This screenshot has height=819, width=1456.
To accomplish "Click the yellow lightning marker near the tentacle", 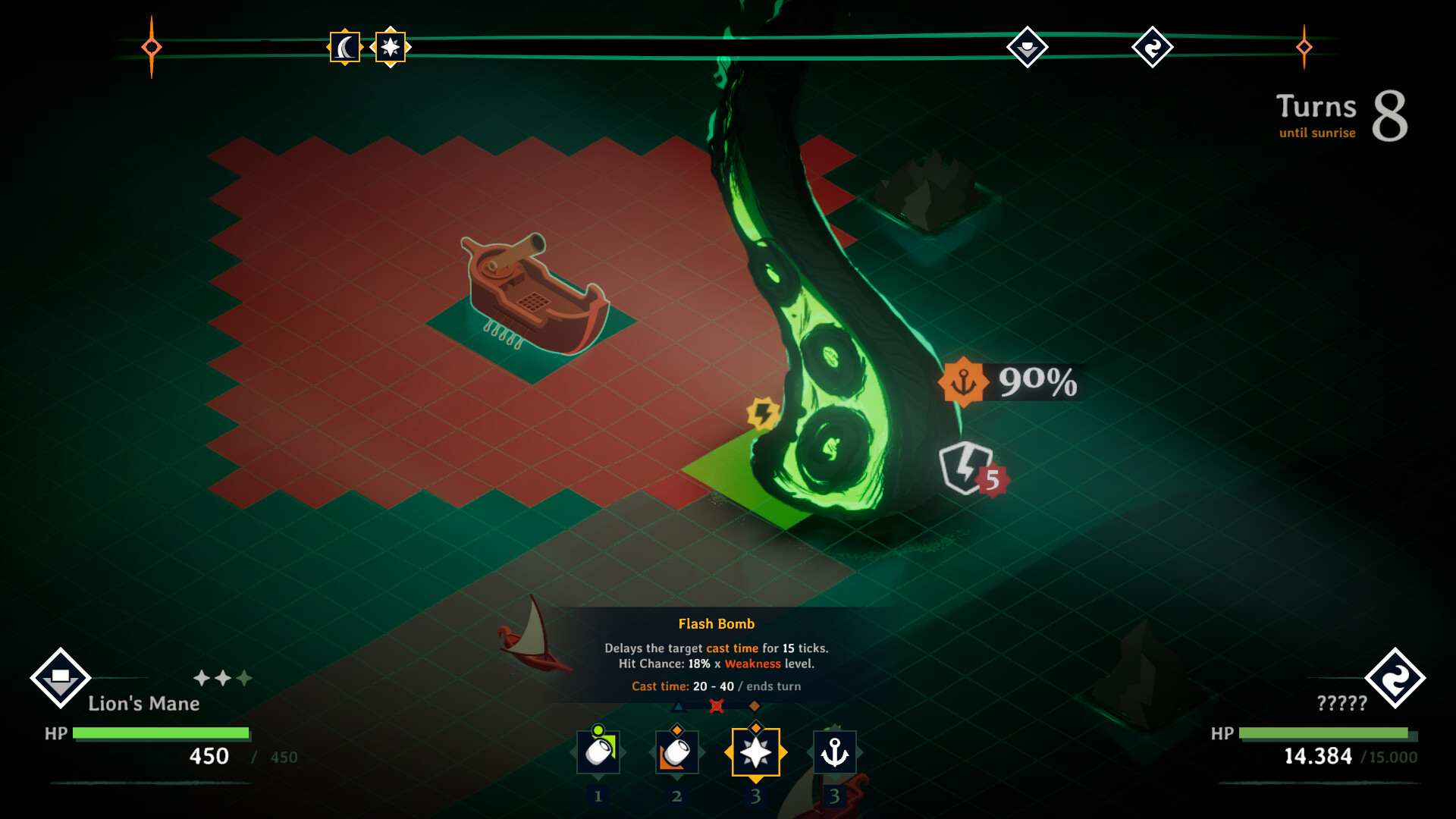I will (763, 412).
